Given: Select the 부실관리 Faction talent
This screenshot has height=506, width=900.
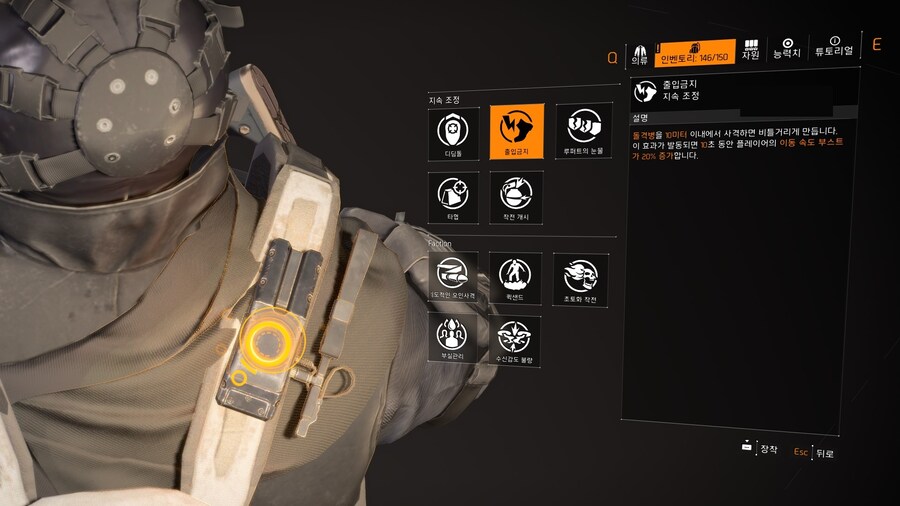Looking at the screenshot, I should tap(454, 340).
